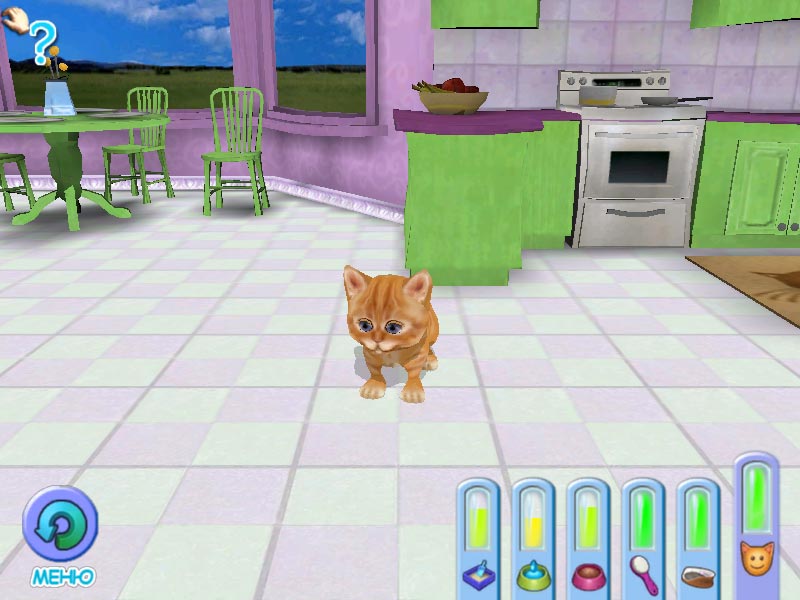Screen dimensions: 800x600
Task: Click the question mark help icon
Action: click(x=38, y=42)
